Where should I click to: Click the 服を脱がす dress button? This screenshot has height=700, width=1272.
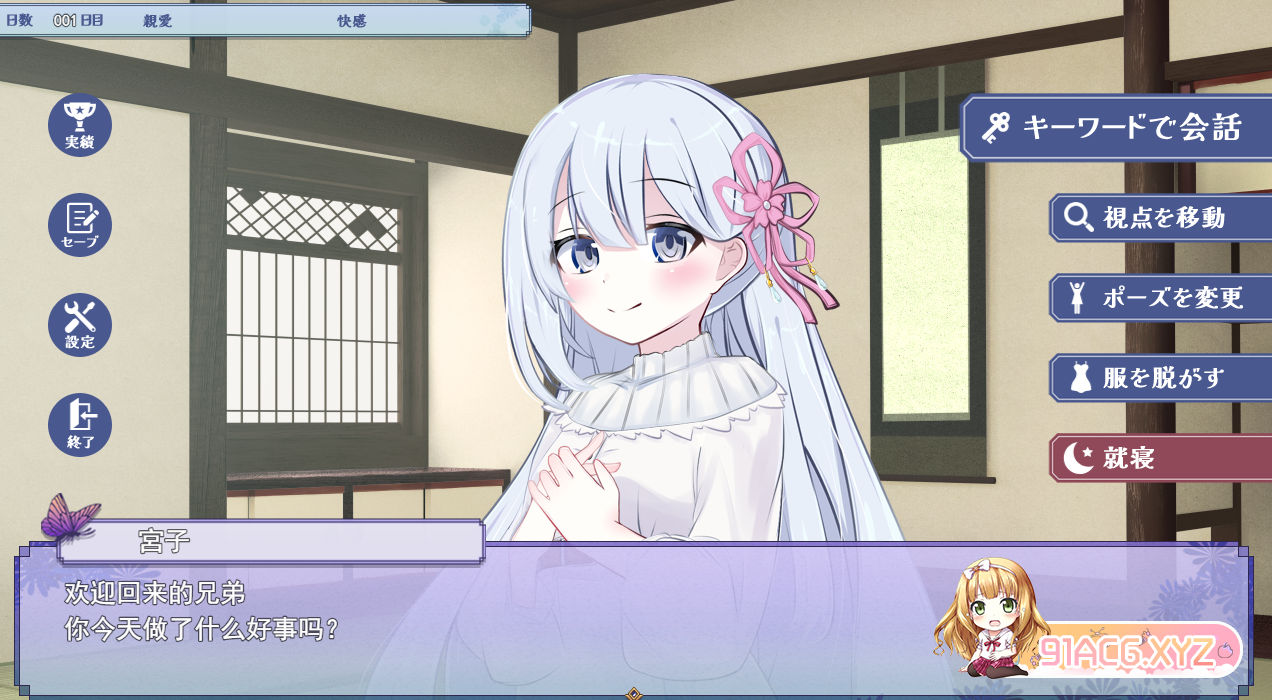pos(1160,378)
